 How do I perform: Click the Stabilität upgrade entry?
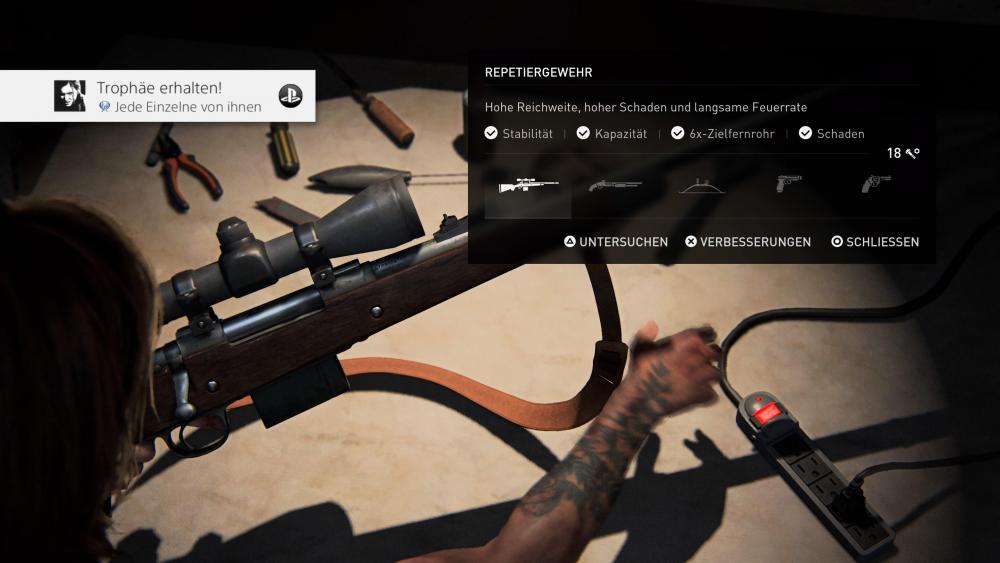[518, 134]
